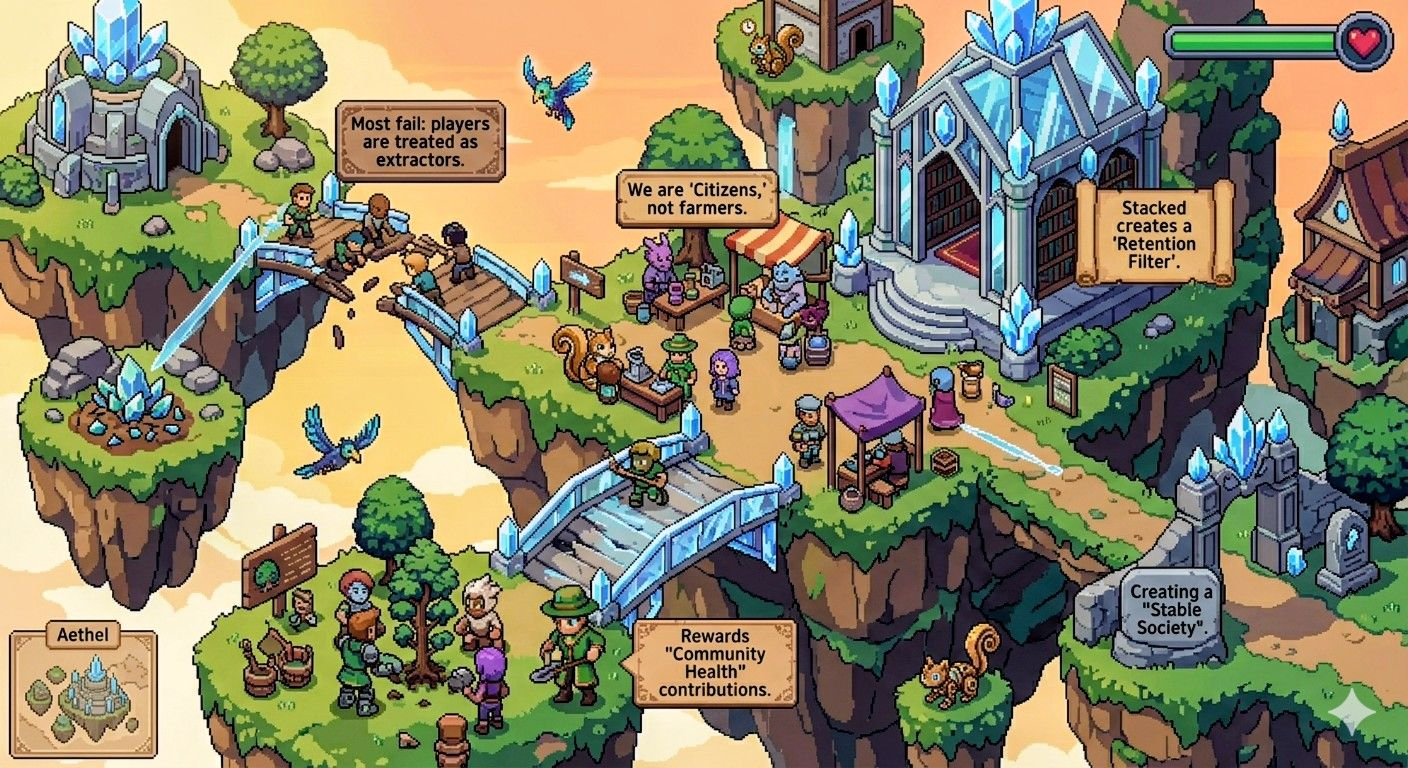
Task: Open the Aethel minimap
Action: pos(82,690)
